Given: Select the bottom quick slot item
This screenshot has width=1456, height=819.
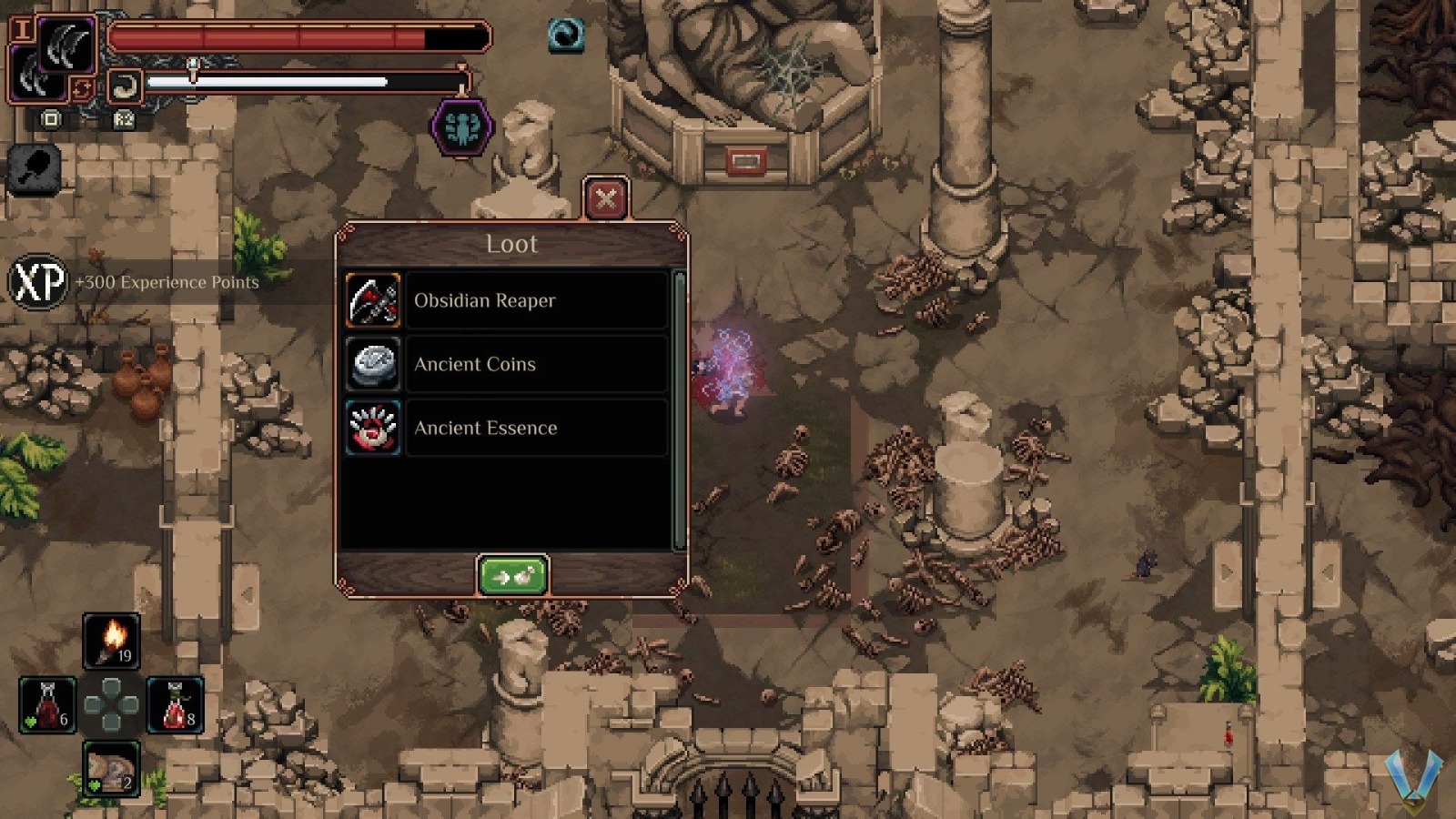Looking at the screenshot, I should (111, 769).
